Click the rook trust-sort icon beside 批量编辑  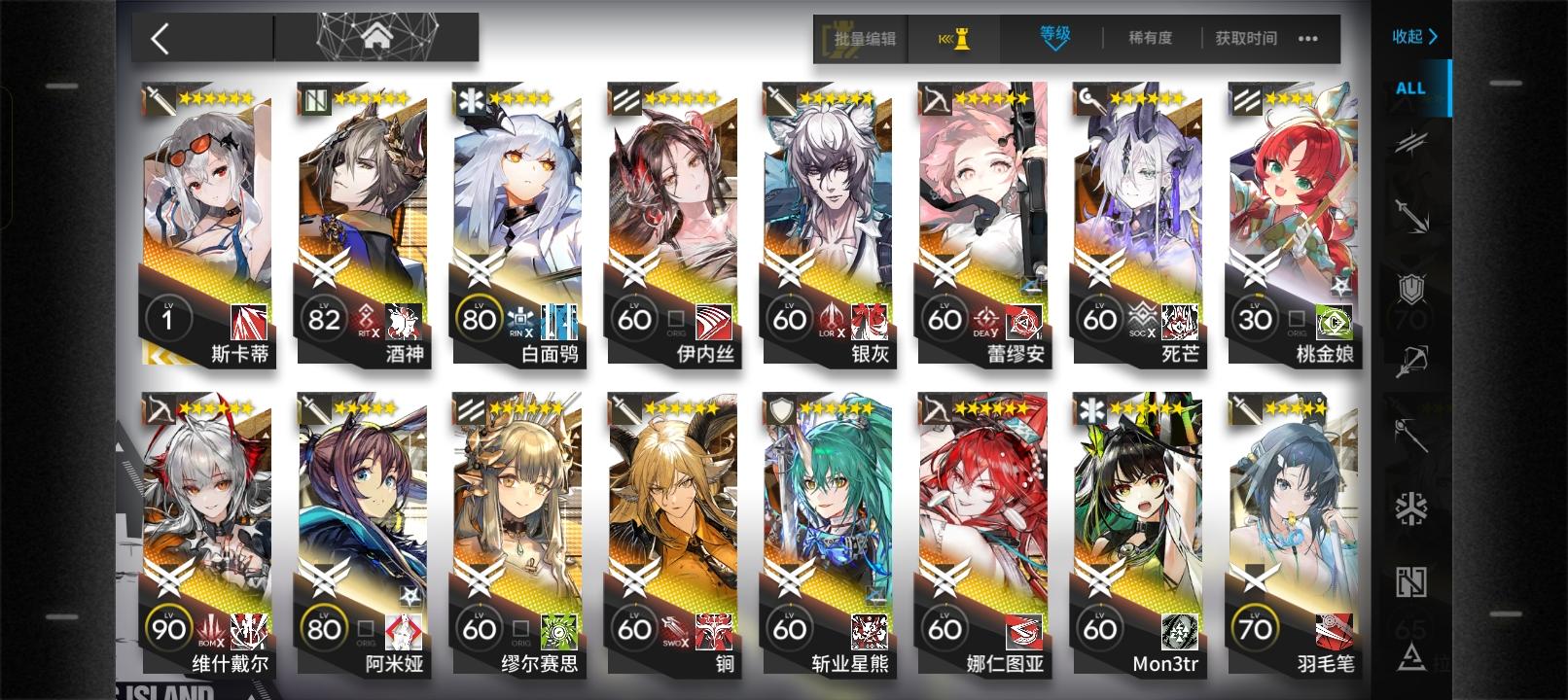pyautogui.click(x=954, y=39)
